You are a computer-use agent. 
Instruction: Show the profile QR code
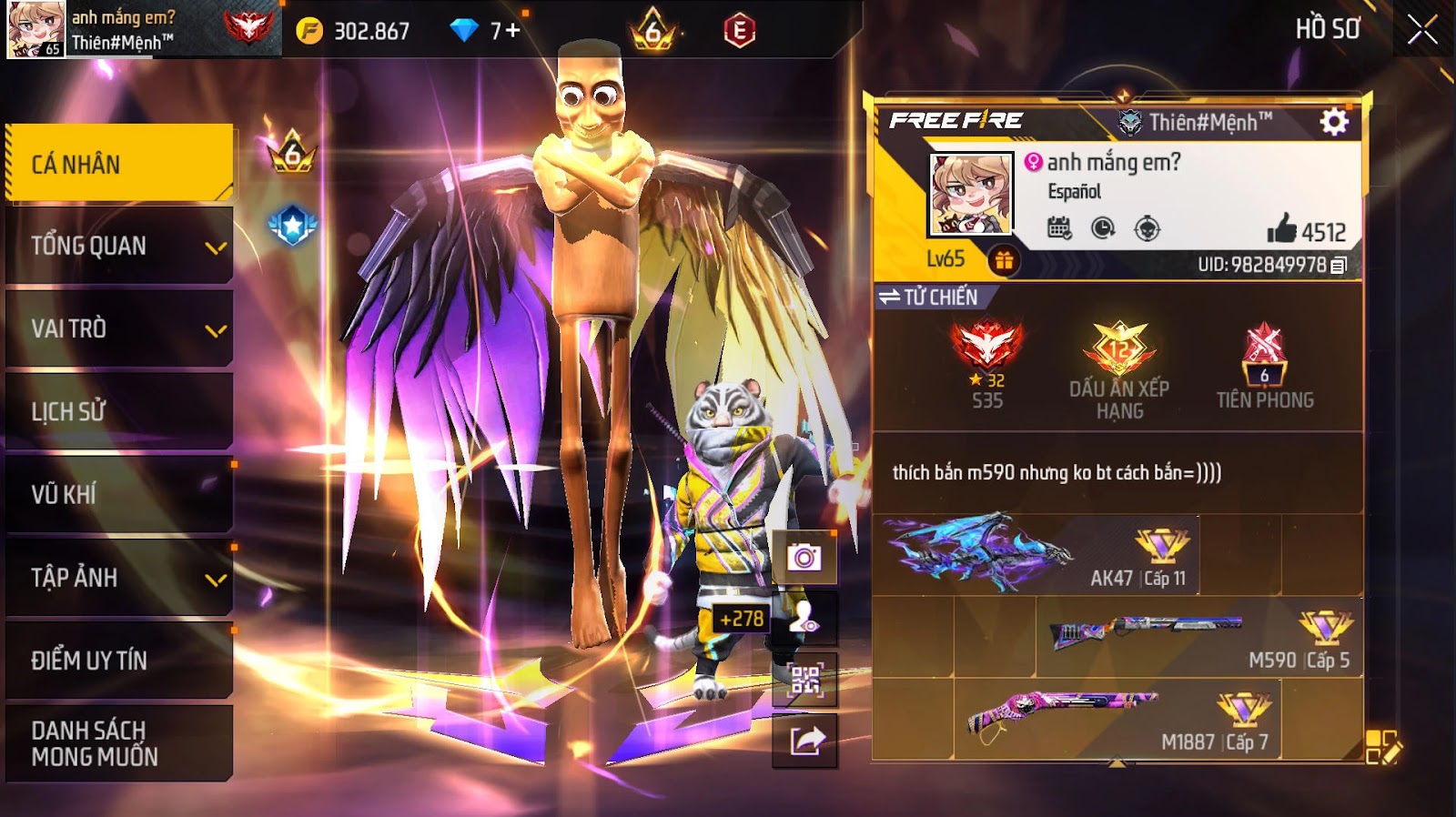[x=804, y=680]
